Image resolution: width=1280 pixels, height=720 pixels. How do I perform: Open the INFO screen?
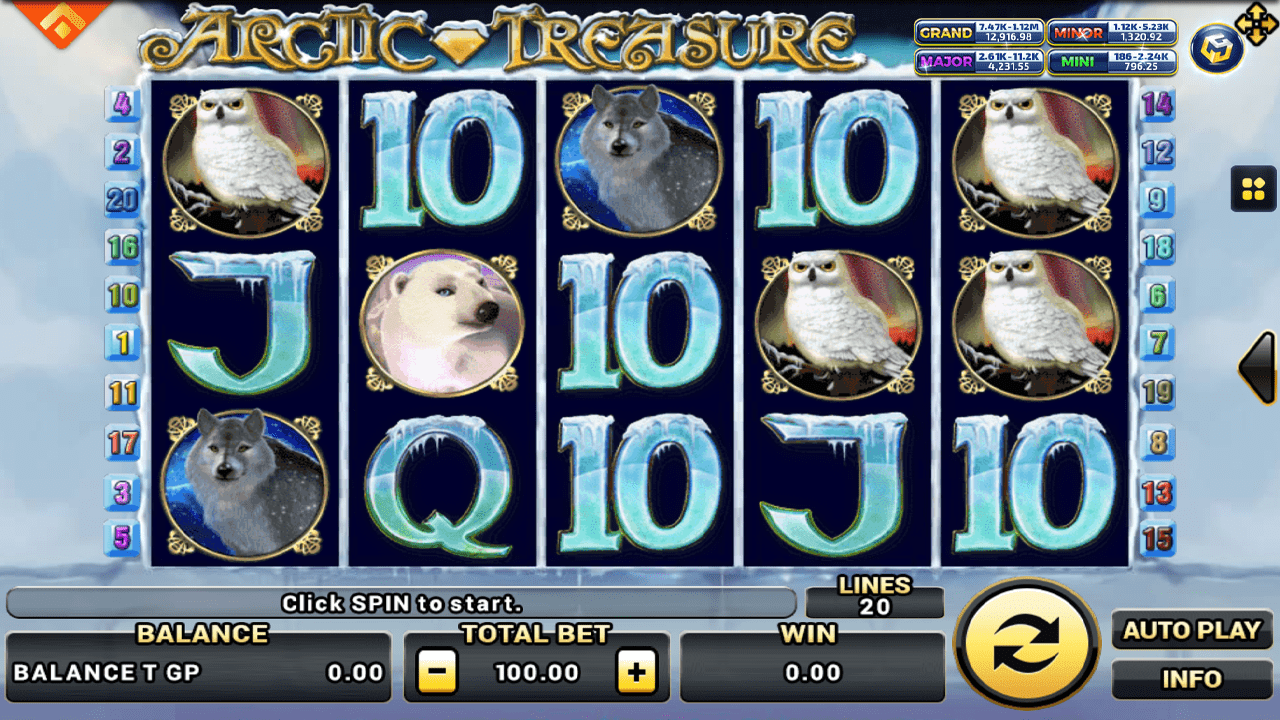1191,679
